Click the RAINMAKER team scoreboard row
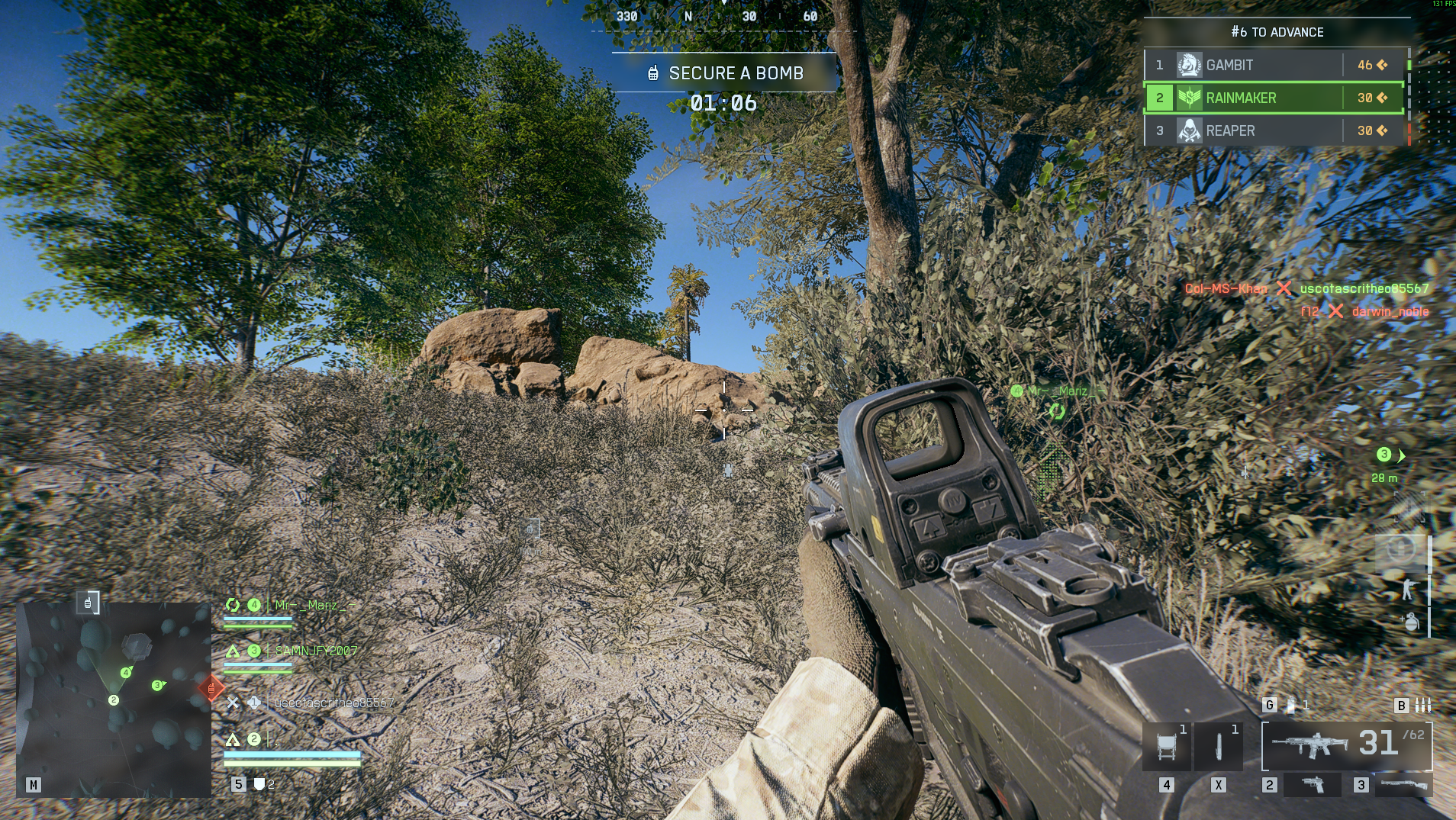This screenshot has width=1456, height=820. 1274,98
